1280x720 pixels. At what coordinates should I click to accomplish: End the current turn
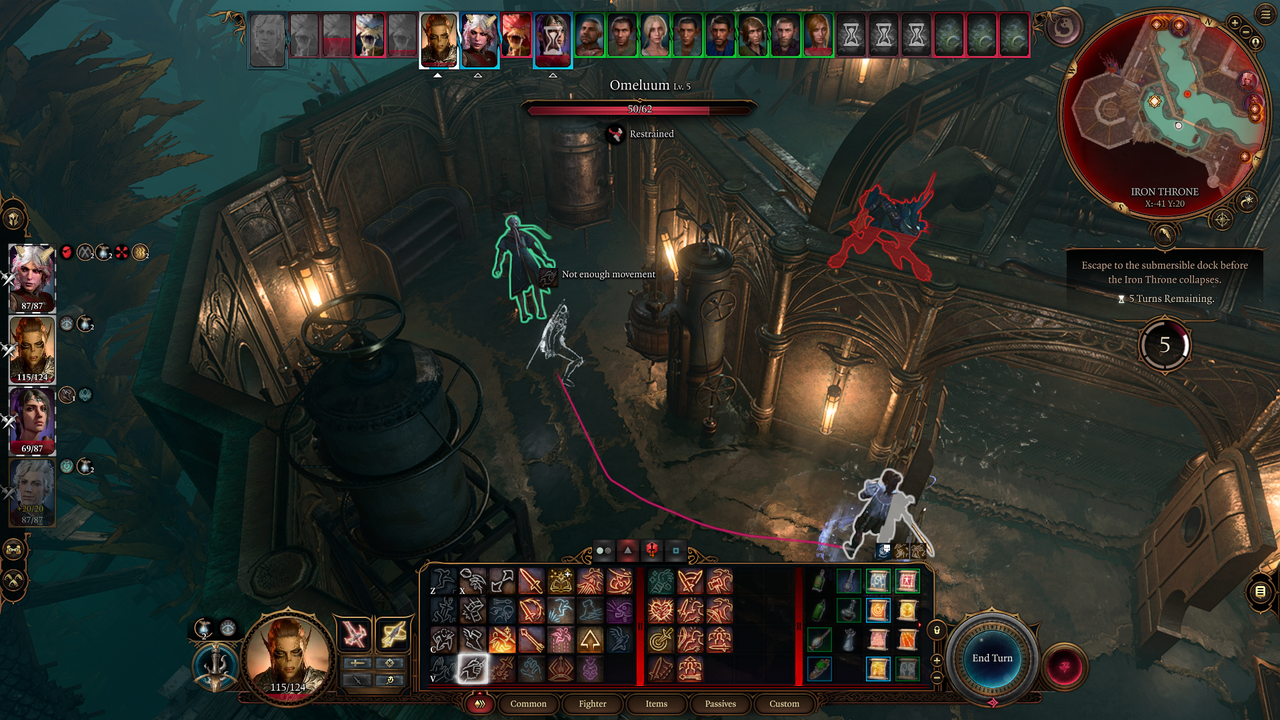tap(992, 658)
